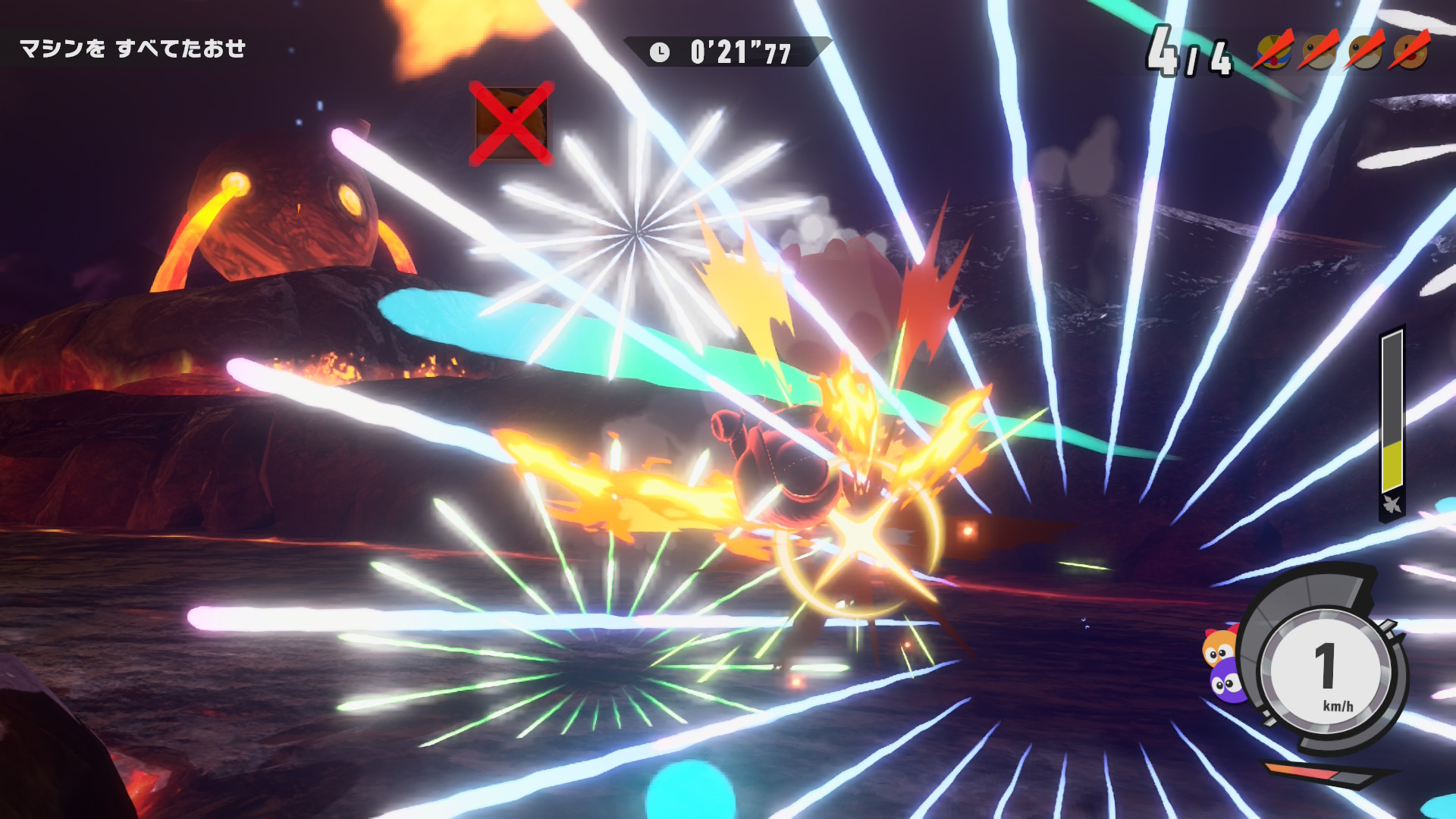Click the objective text マシンを すべてたおせ

[133, 49]
